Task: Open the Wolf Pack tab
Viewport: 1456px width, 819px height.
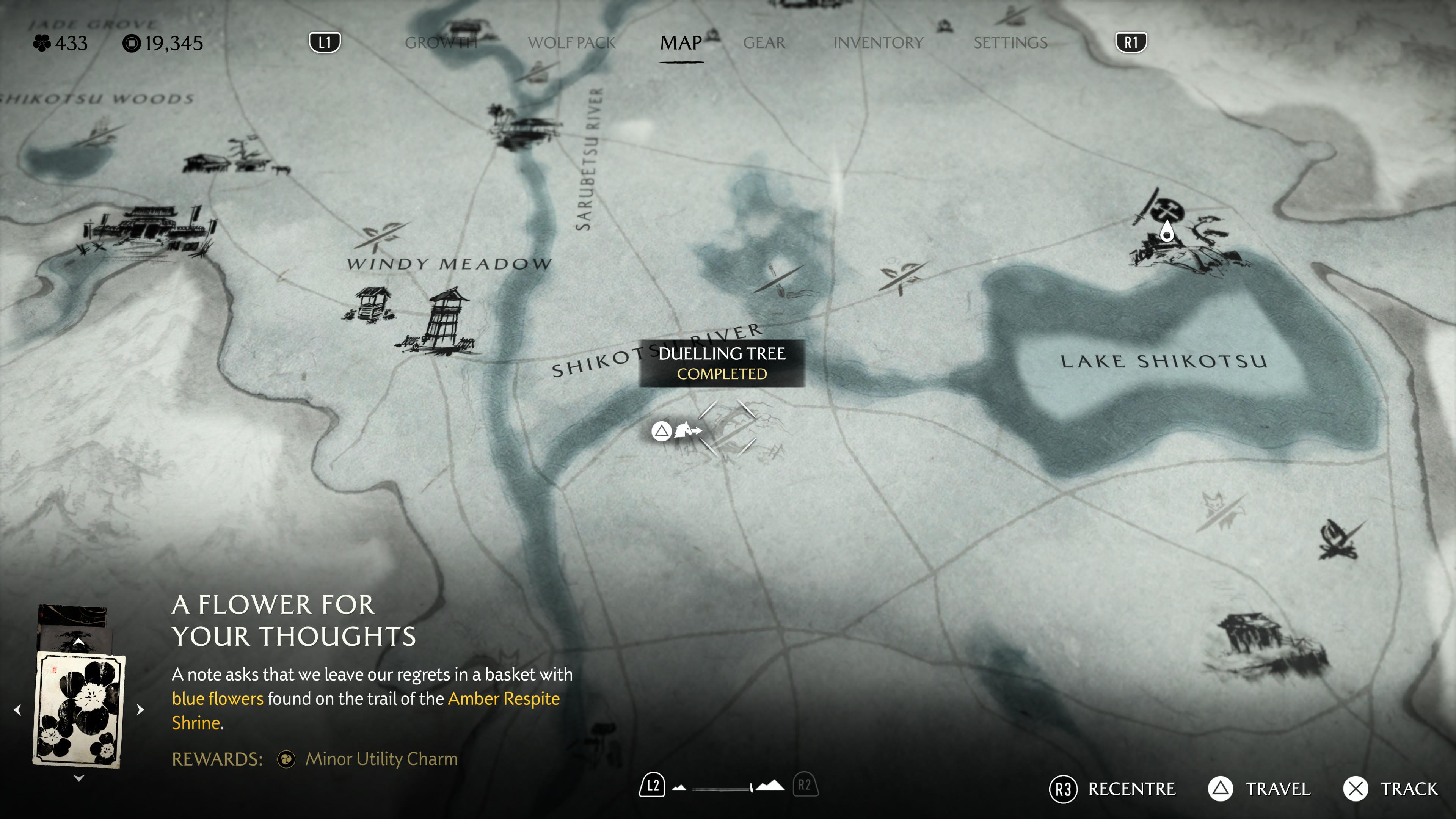Action: (x=571, y=43)
